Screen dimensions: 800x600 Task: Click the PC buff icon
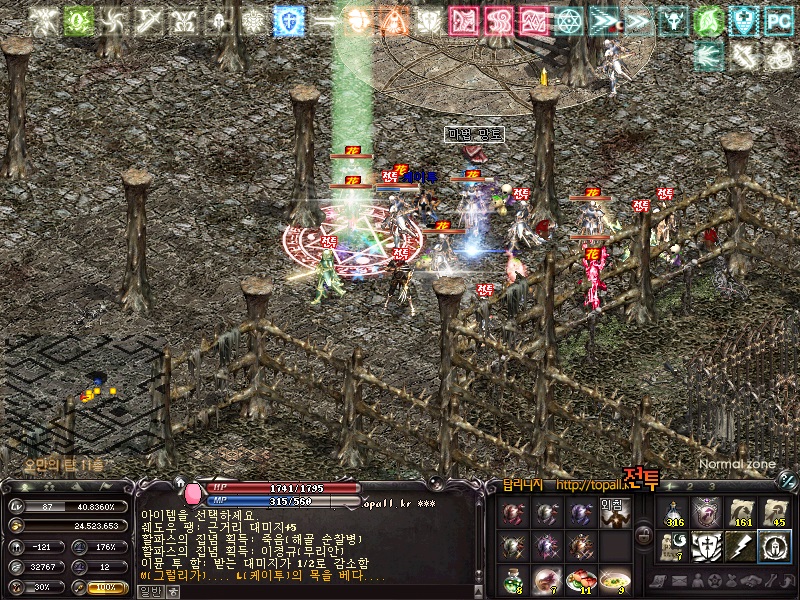pos(777,20)
